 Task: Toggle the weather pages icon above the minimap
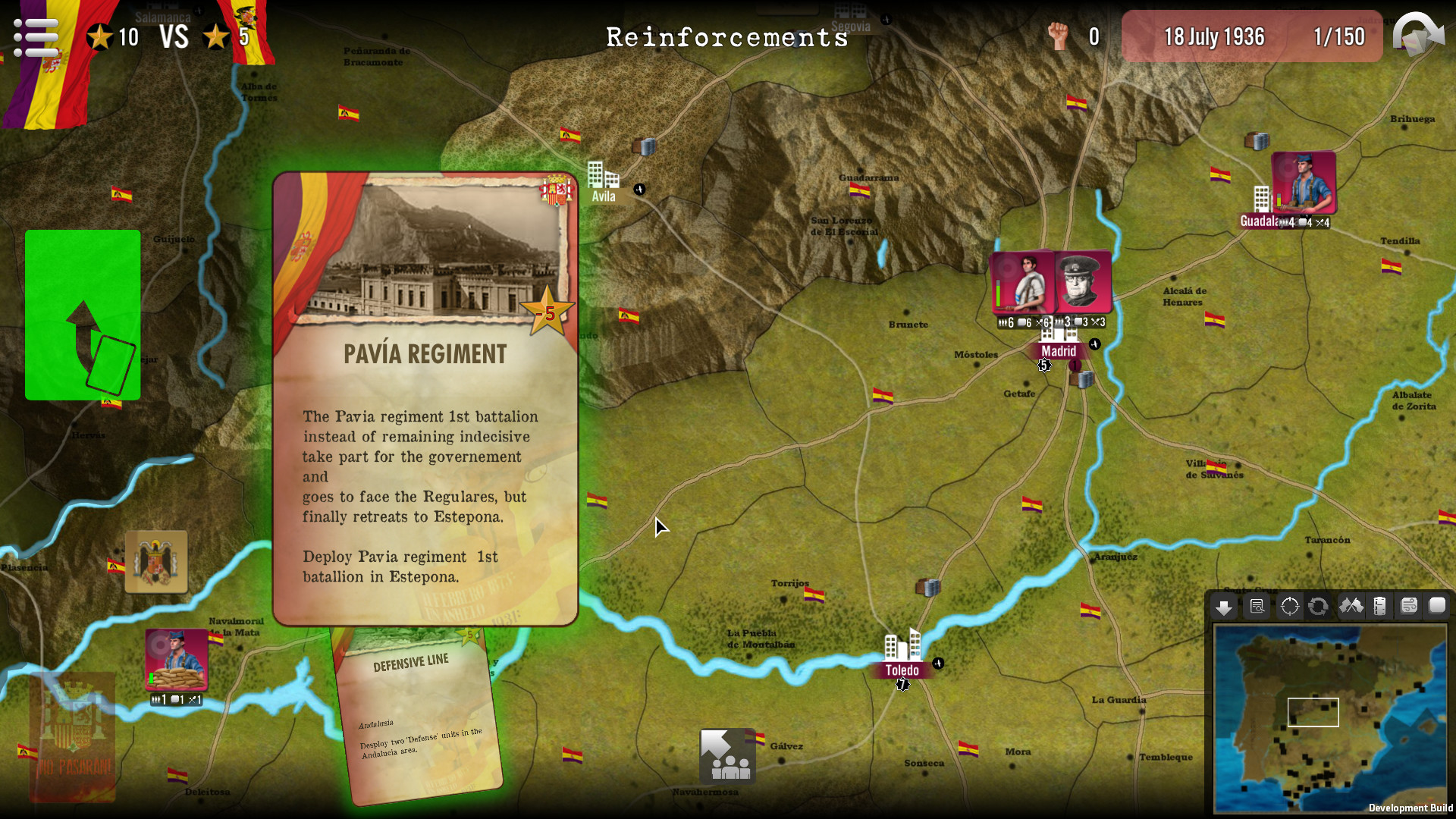click(x=1408, y=607)
